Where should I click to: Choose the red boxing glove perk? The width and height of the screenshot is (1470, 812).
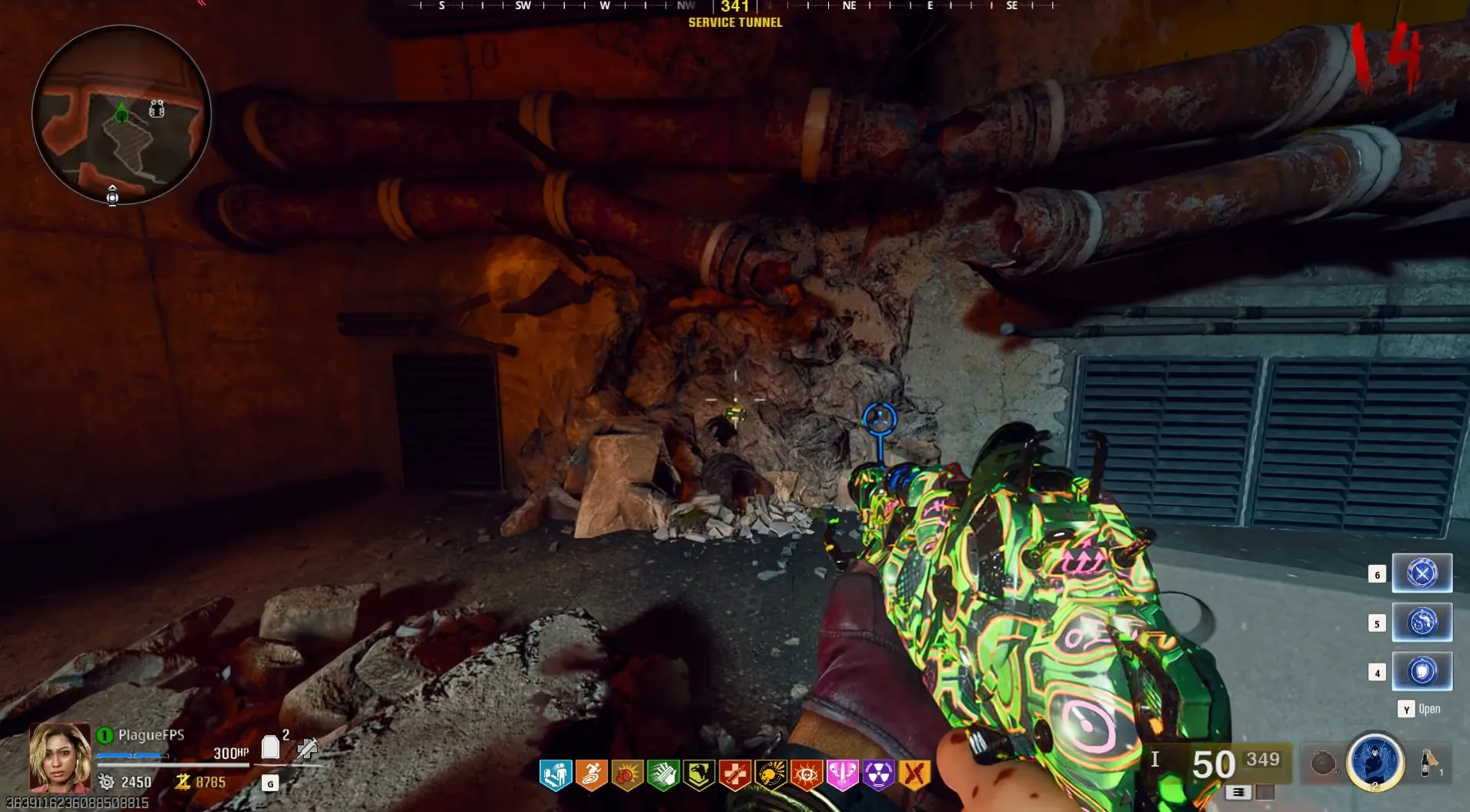click(627, 775)
